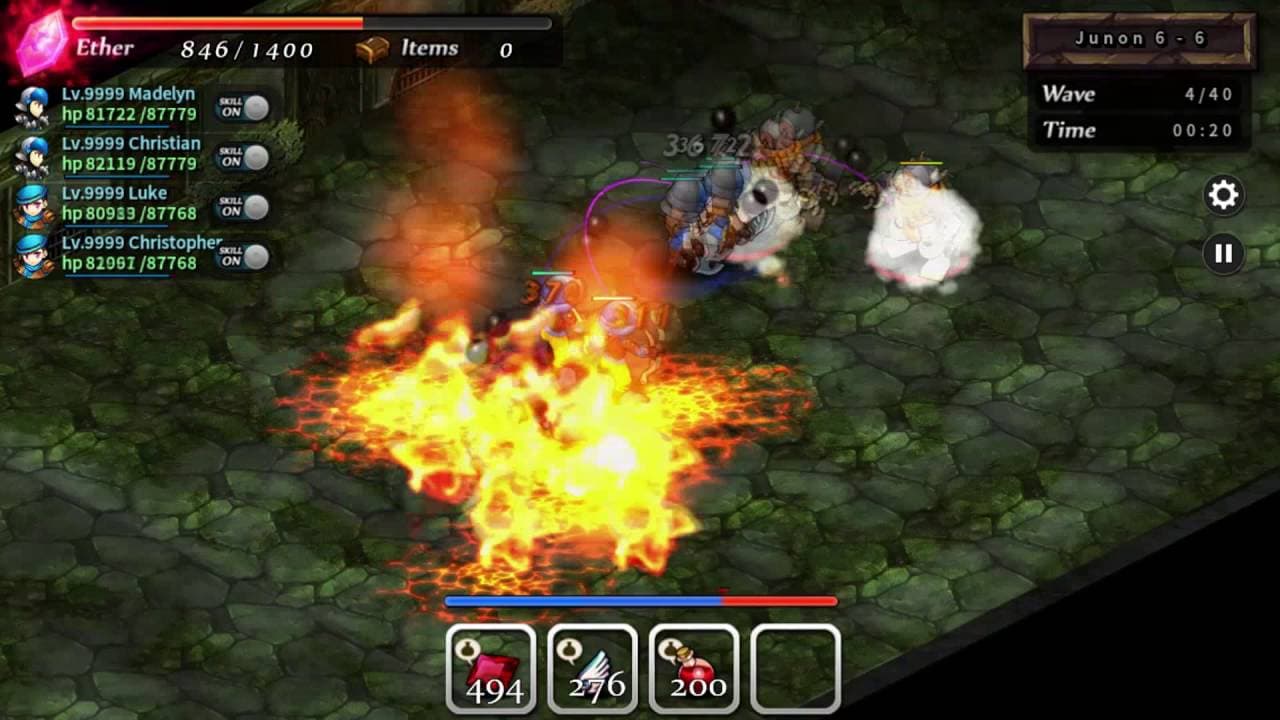The width and height of the screenshot is (1280, 720).
Task: Click the Wave 4/40 counter panel
Action: (x=1138, y=93)
